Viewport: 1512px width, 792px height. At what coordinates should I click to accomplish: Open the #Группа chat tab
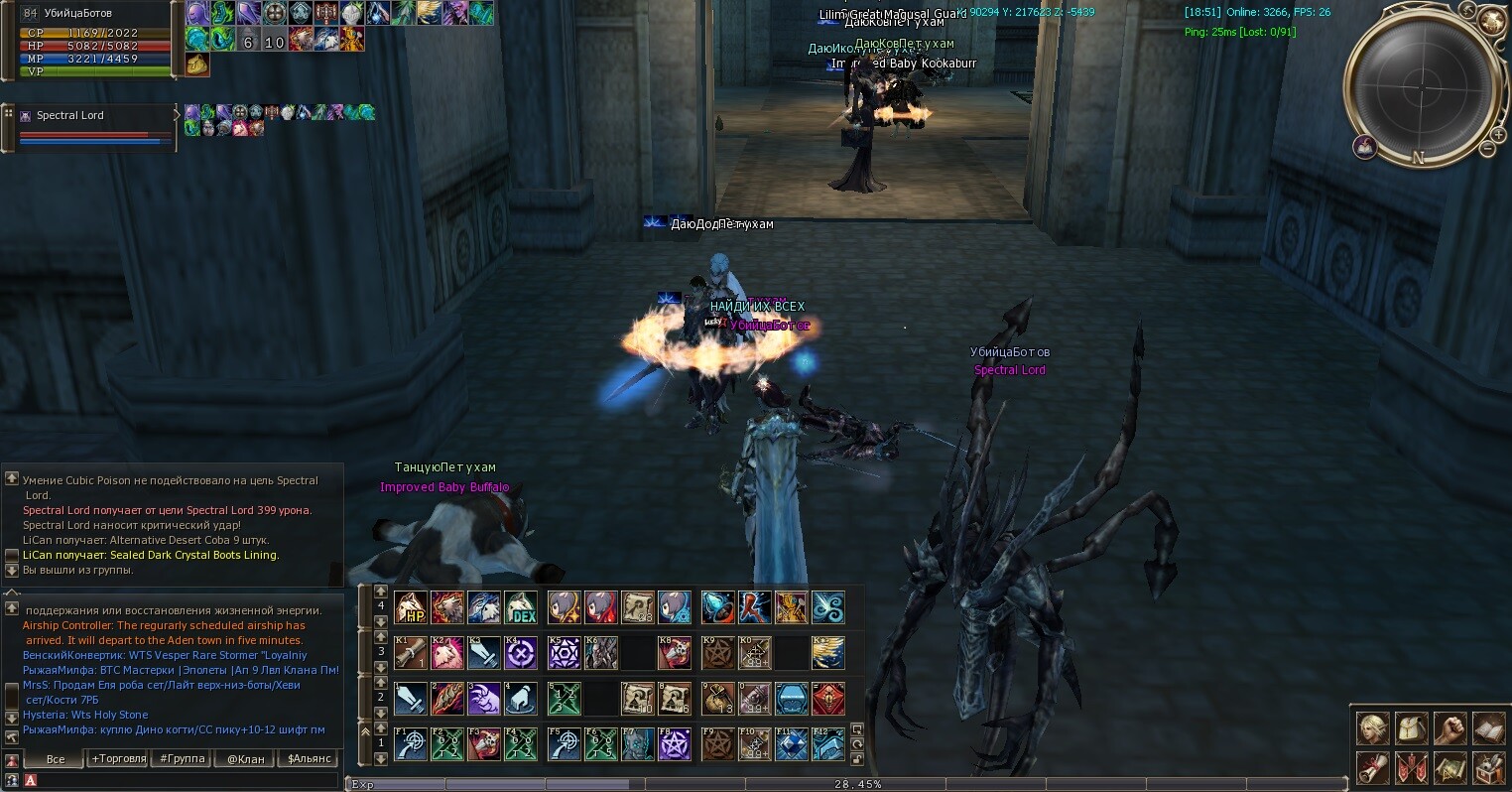(x=183, y=759)
